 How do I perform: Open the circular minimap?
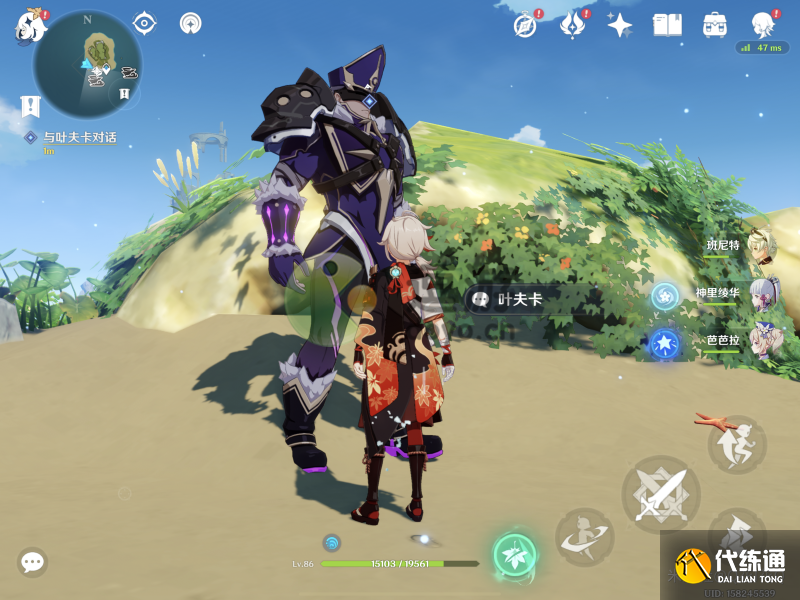(x=87, y=63)
